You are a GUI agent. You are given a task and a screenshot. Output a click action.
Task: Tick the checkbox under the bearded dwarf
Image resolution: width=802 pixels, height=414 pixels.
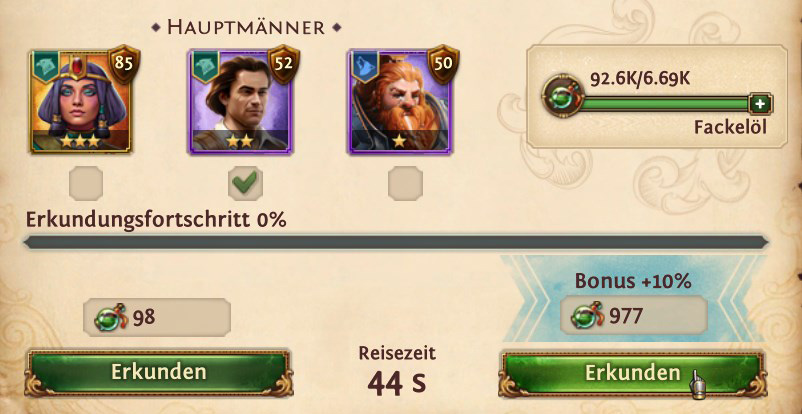406,183
